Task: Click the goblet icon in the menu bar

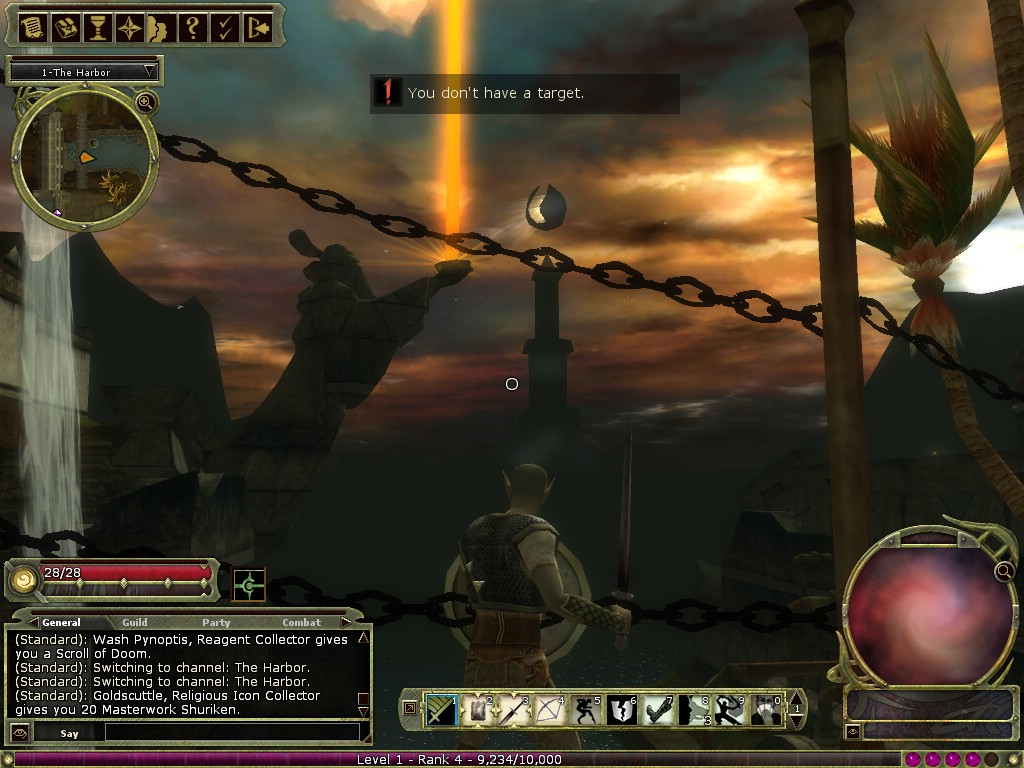Action: pos(97,27)
